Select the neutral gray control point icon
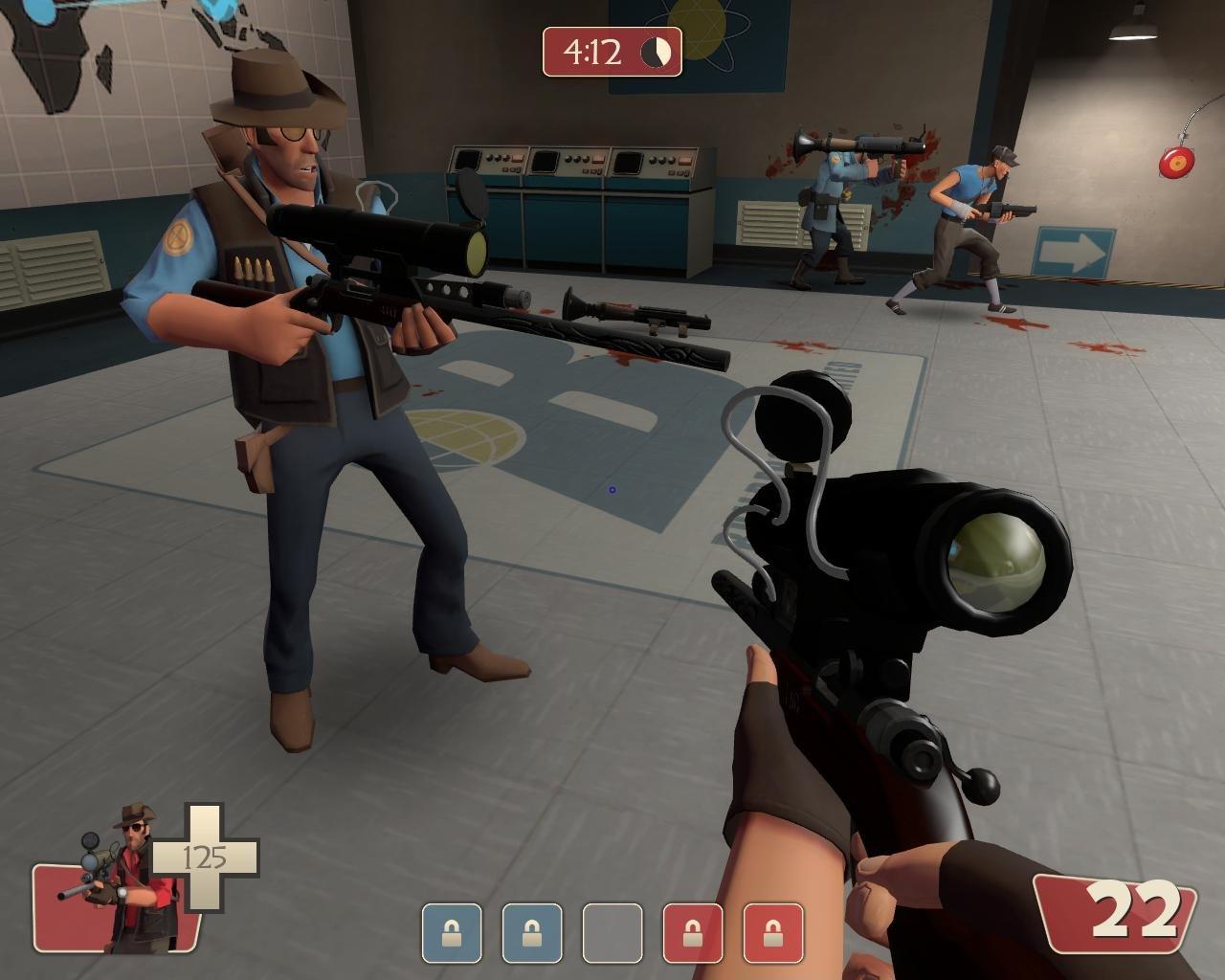Screen dimensions: 1225x980 click(612, 932)
